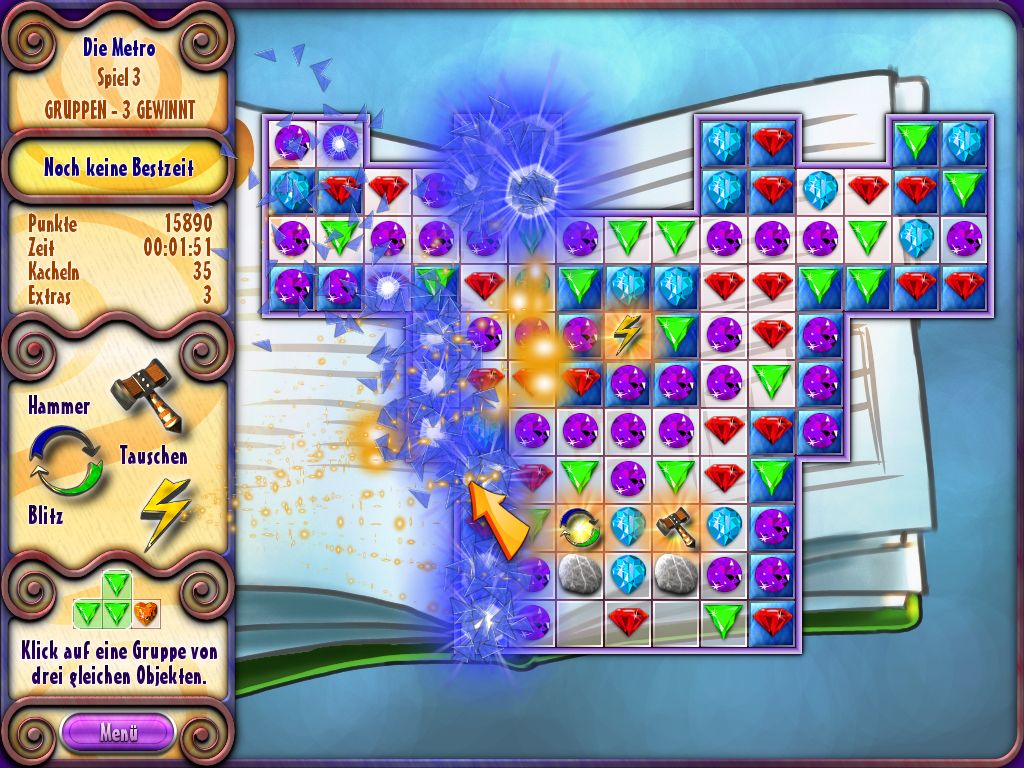Click the lightning bolt tile on the gem board
1024x768 pixels.
627,335
